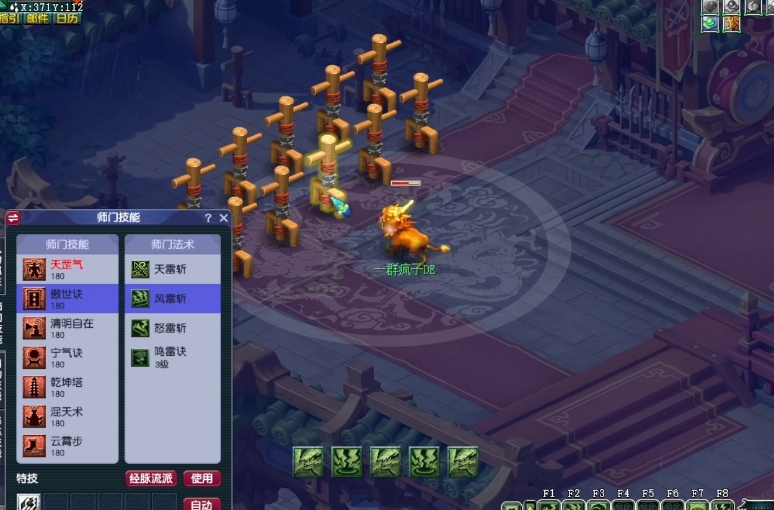The height and width of the screenshot is (510, 774).
Task: Open the 经脉流派 panel
Action: point(151,479)
